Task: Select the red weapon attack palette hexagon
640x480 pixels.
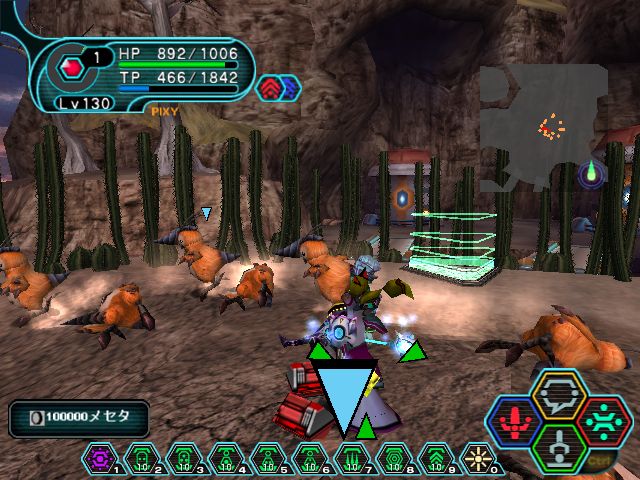Action: 515,420
